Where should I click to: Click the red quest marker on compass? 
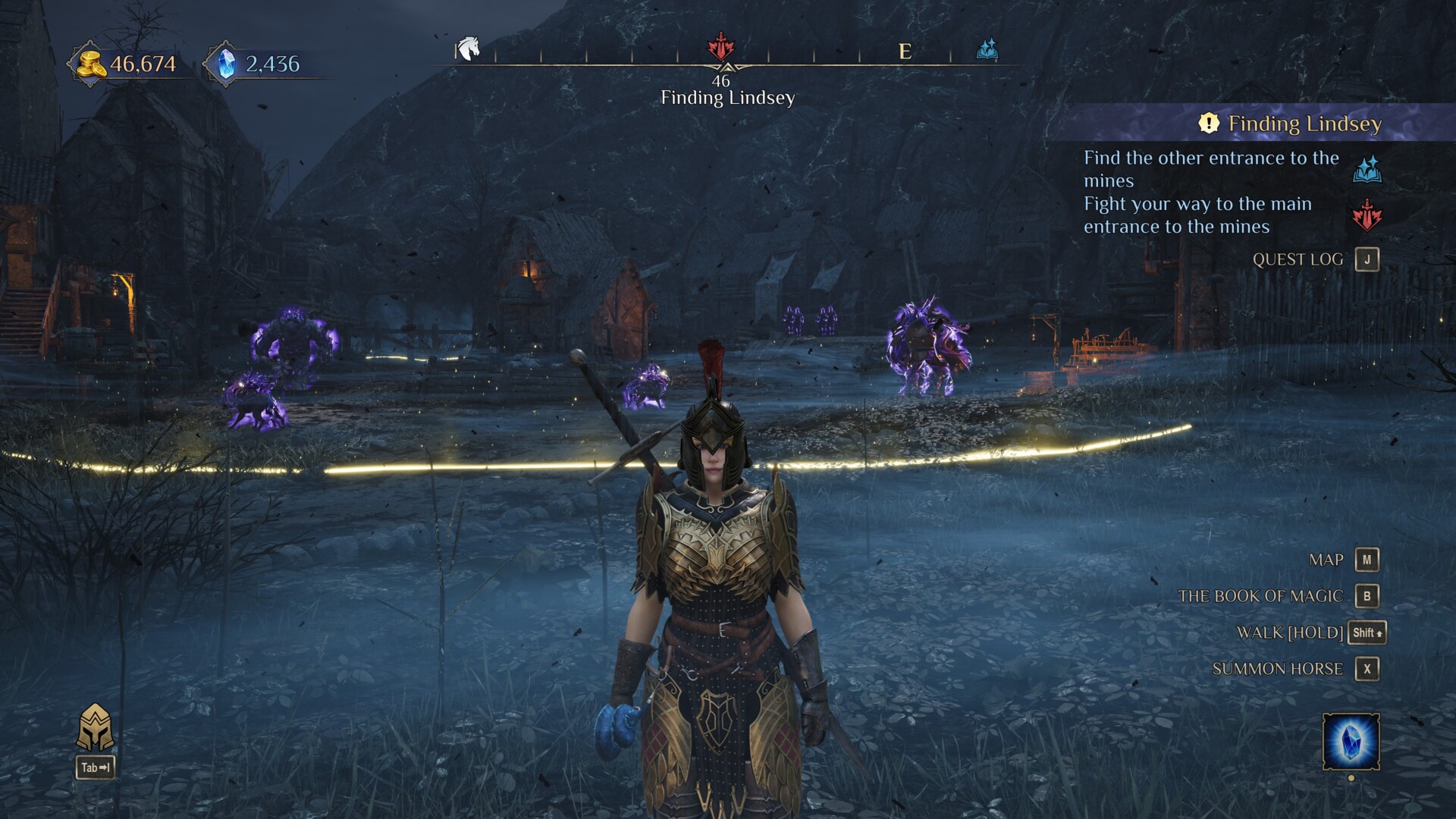[x=720, y=47]
